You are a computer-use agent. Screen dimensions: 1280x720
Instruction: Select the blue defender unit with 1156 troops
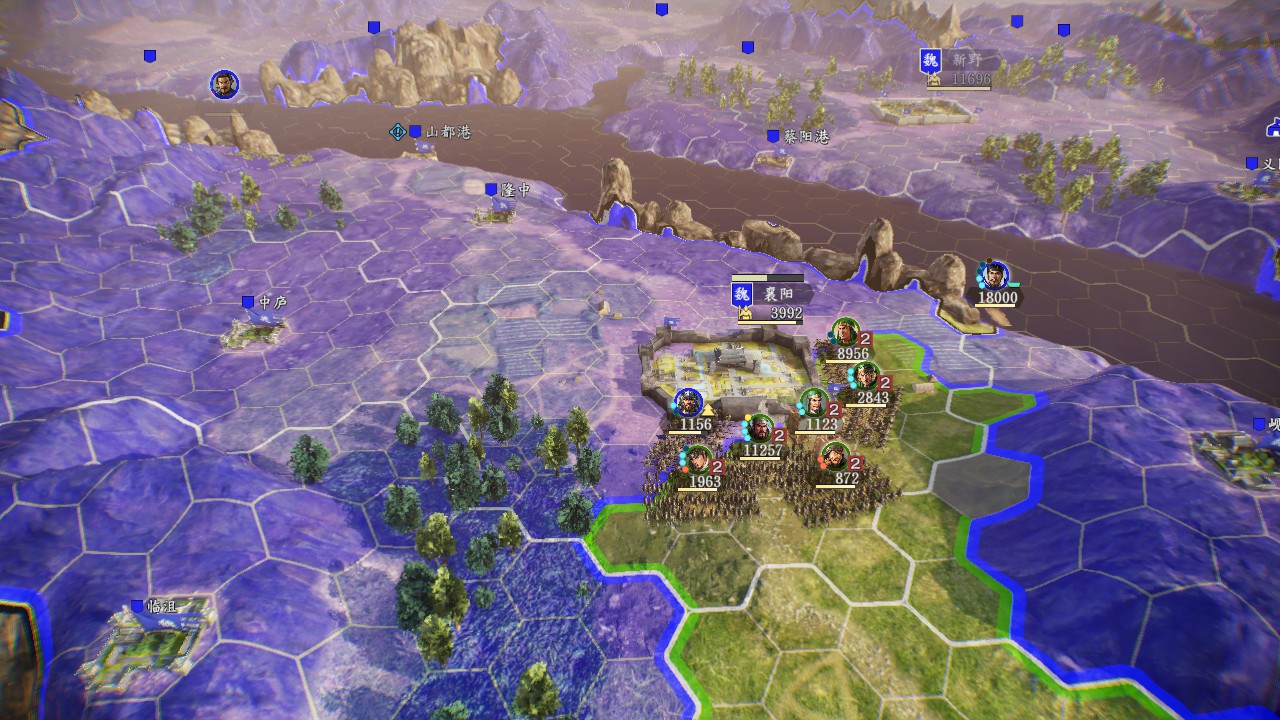(x=688, y=403)
